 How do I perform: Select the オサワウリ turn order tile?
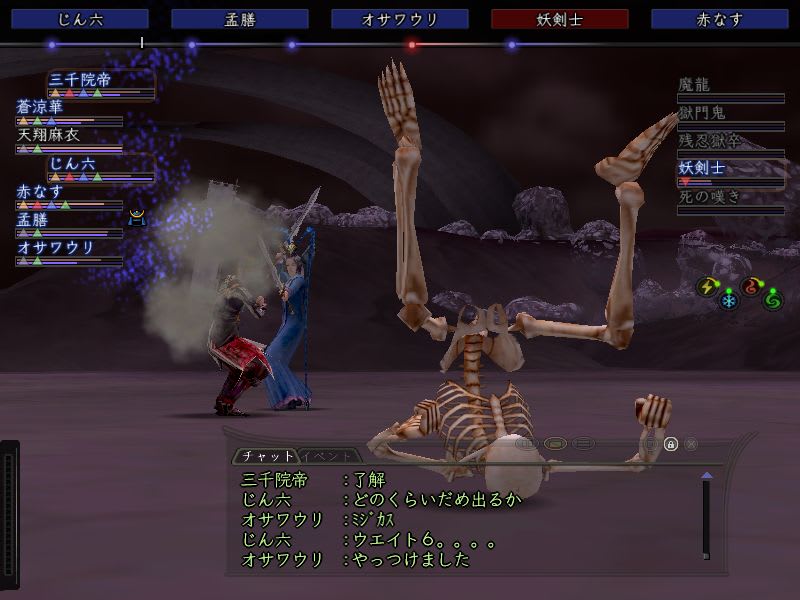pos(400,19)
